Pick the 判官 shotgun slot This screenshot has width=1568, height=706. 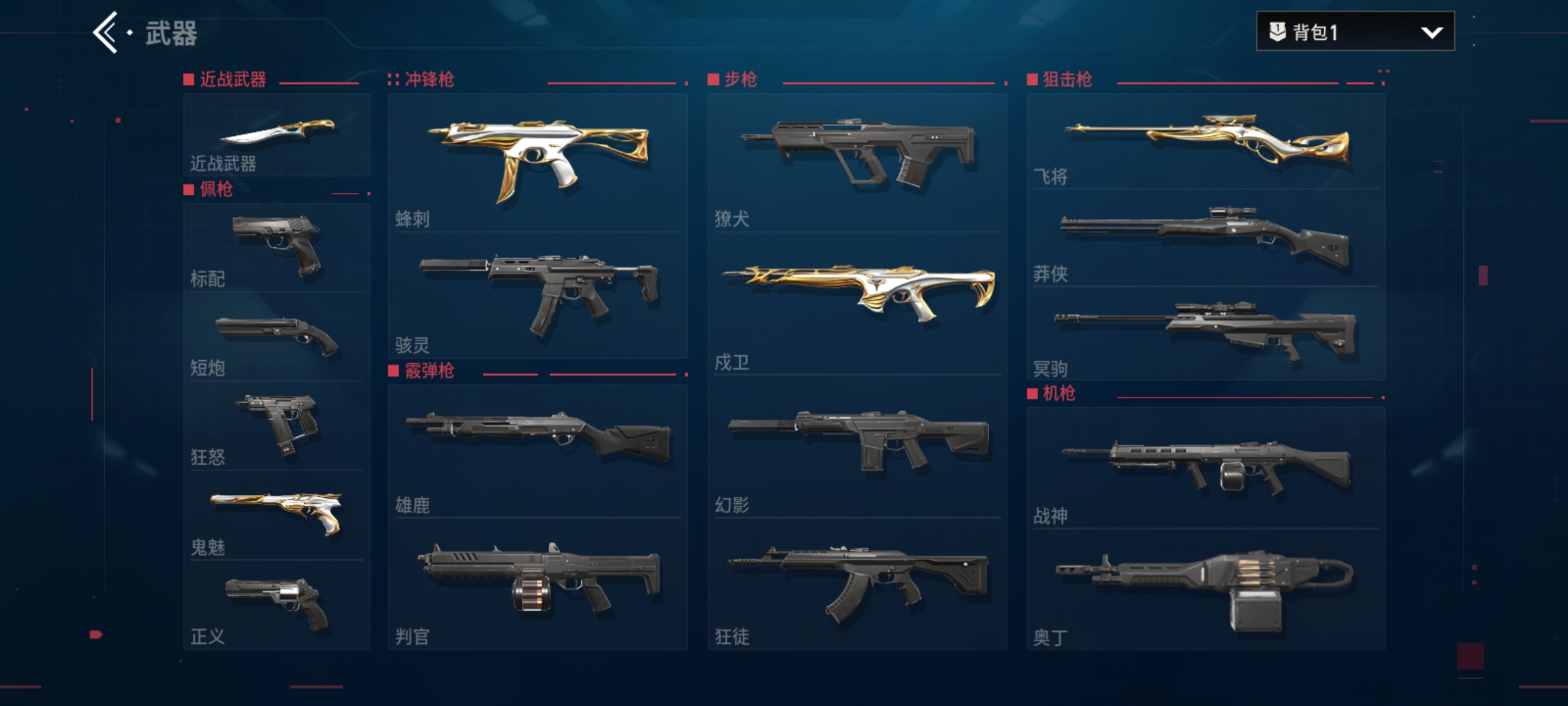click(x=538, y=583)
